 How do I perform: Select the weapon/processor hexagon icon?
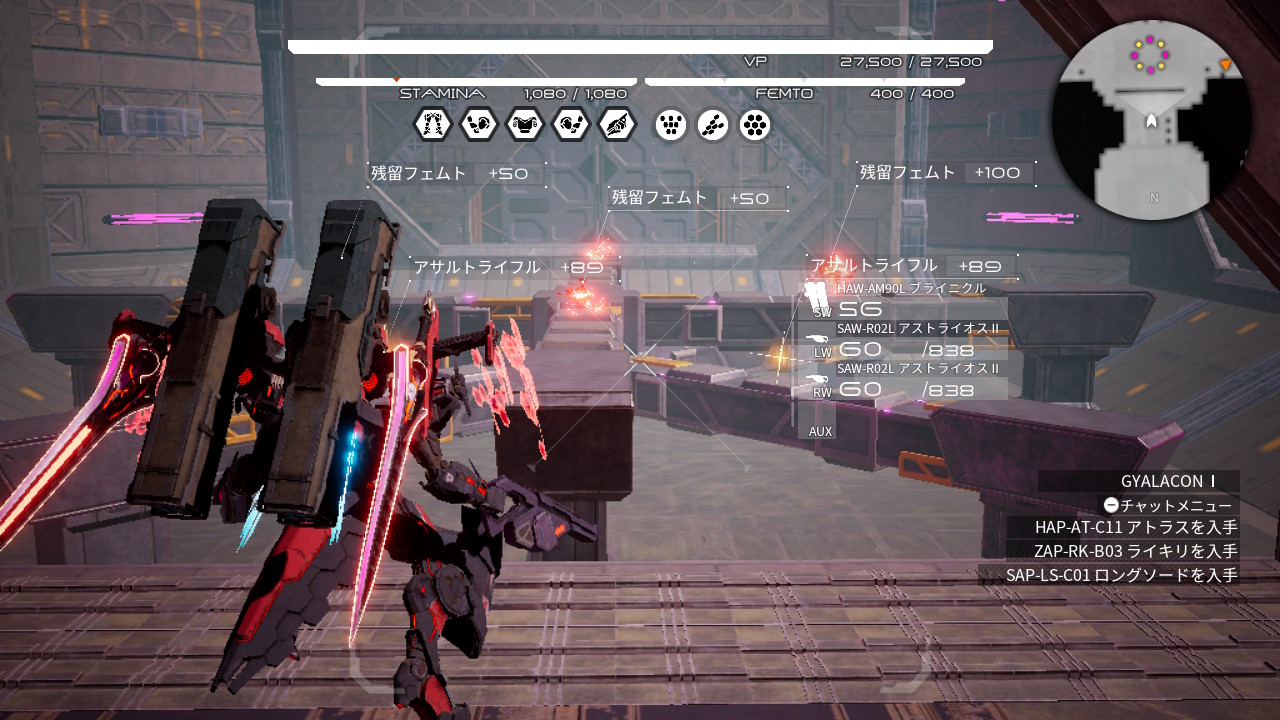pyautogui.click(x=617, y=125)
